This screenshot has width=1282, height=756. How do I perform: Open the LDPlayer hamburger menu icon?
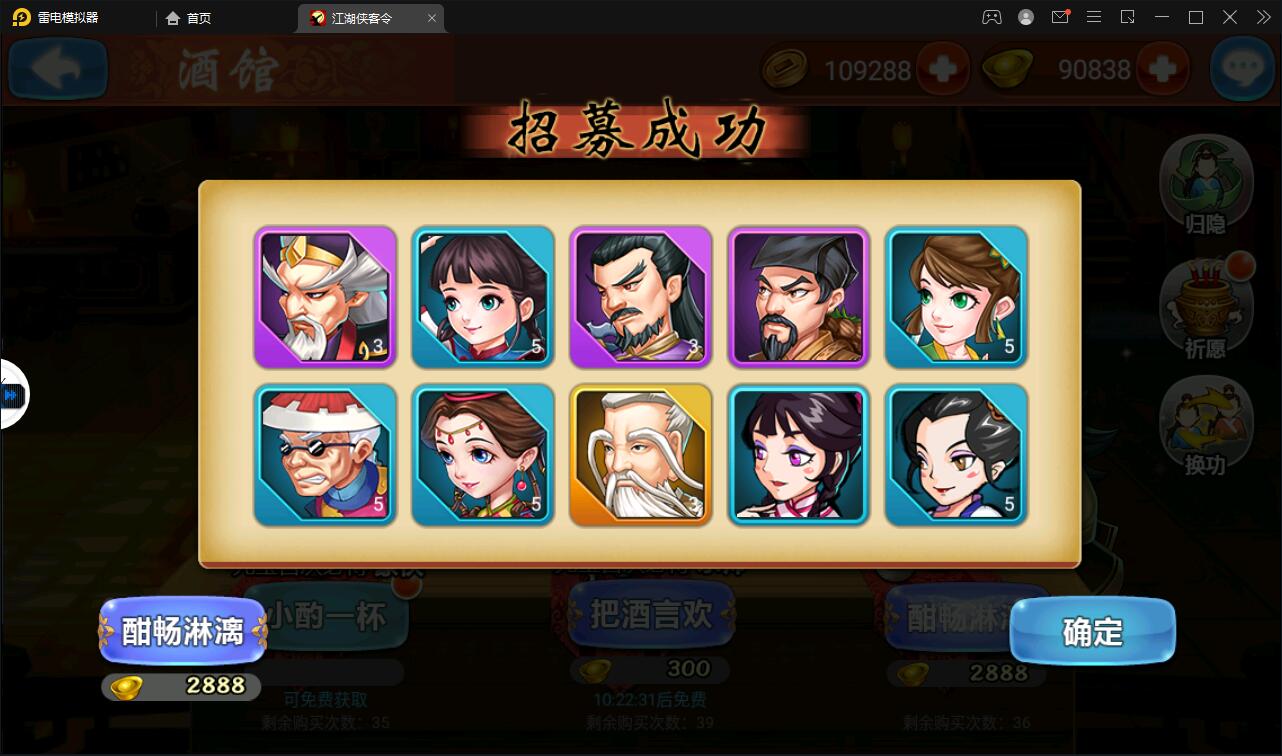1094,17
